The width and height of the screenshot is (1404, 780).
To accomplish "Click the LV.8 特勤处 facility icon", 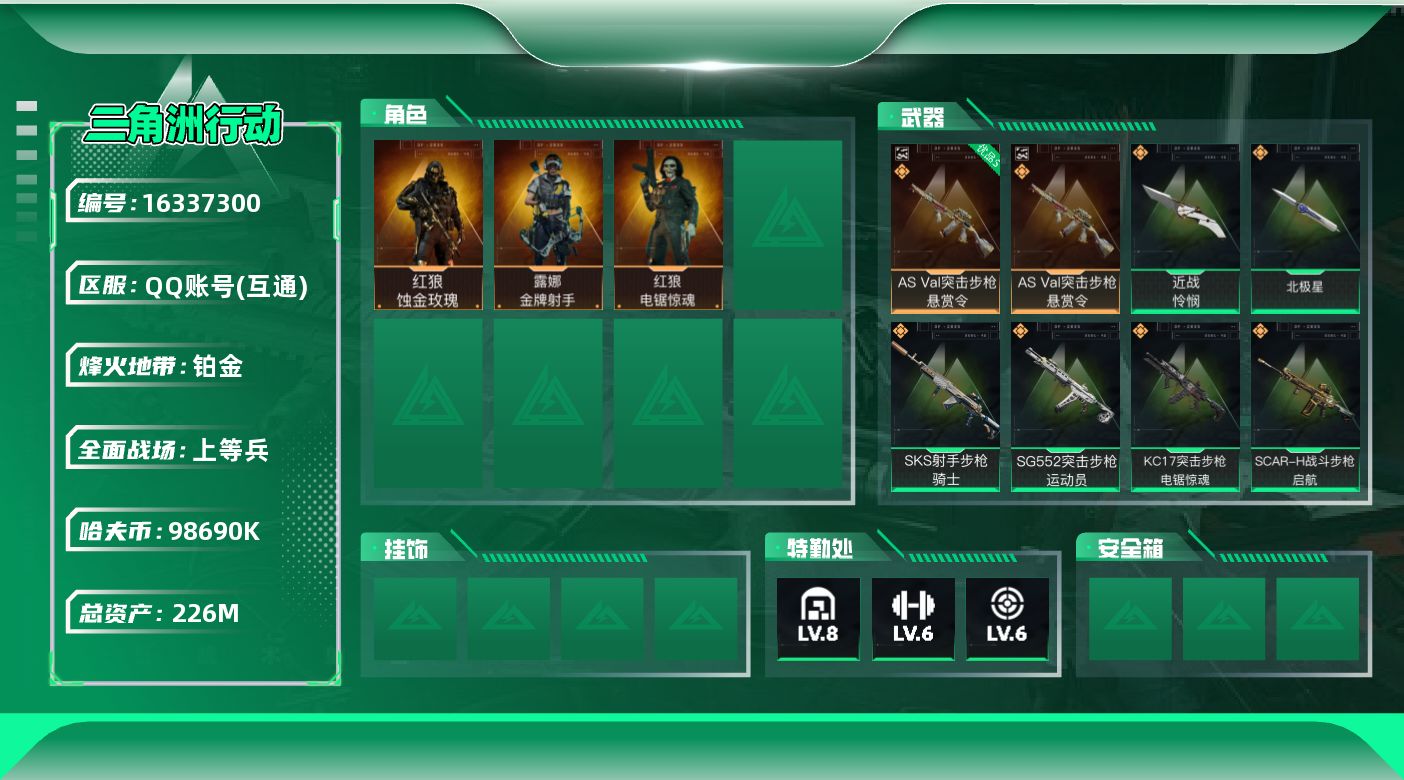I will tap(818, 618).
